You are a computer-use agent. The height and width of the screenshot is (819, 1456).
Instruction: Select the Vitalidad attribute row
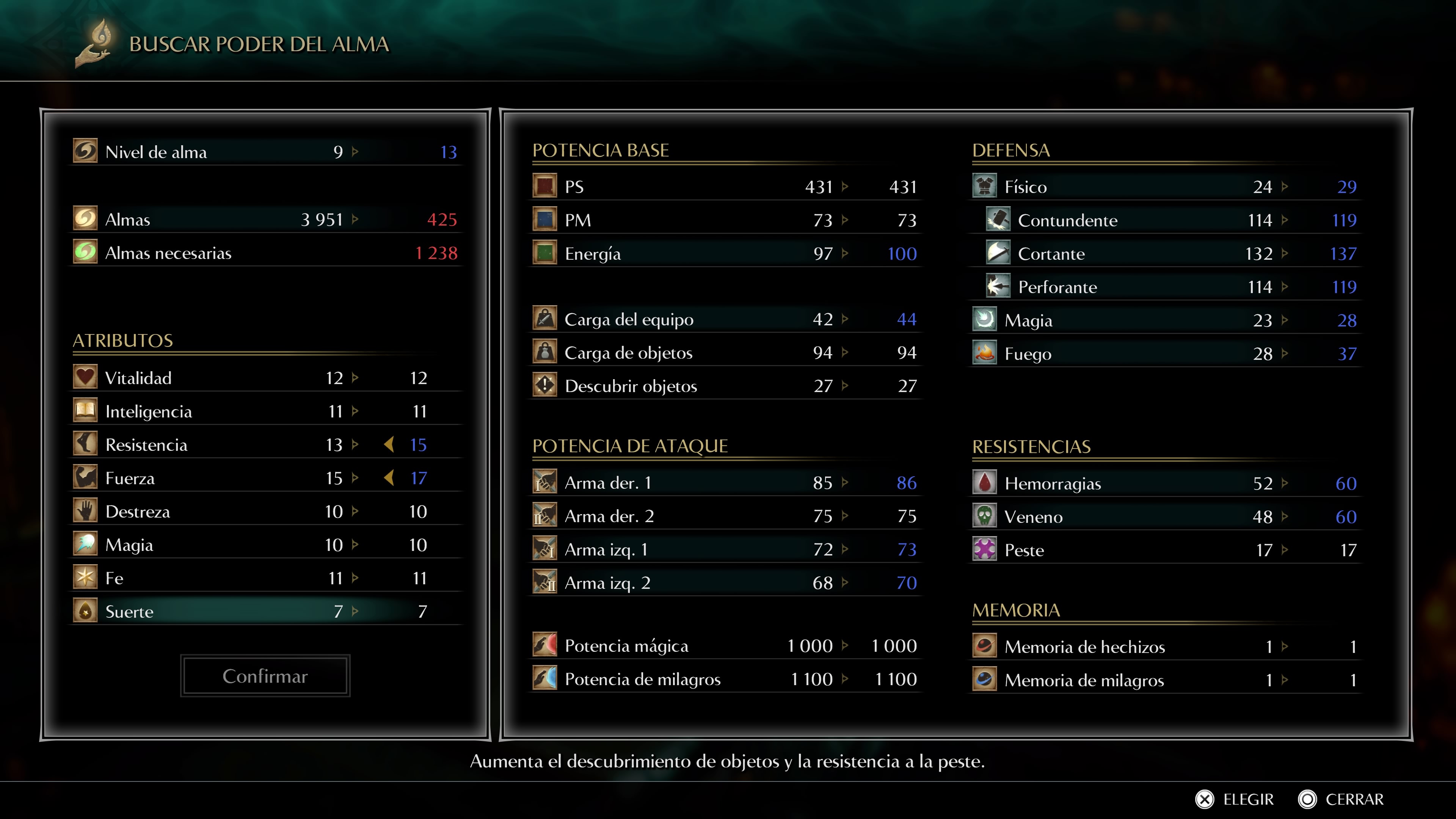pyautogui.click(x=266, y=378)
